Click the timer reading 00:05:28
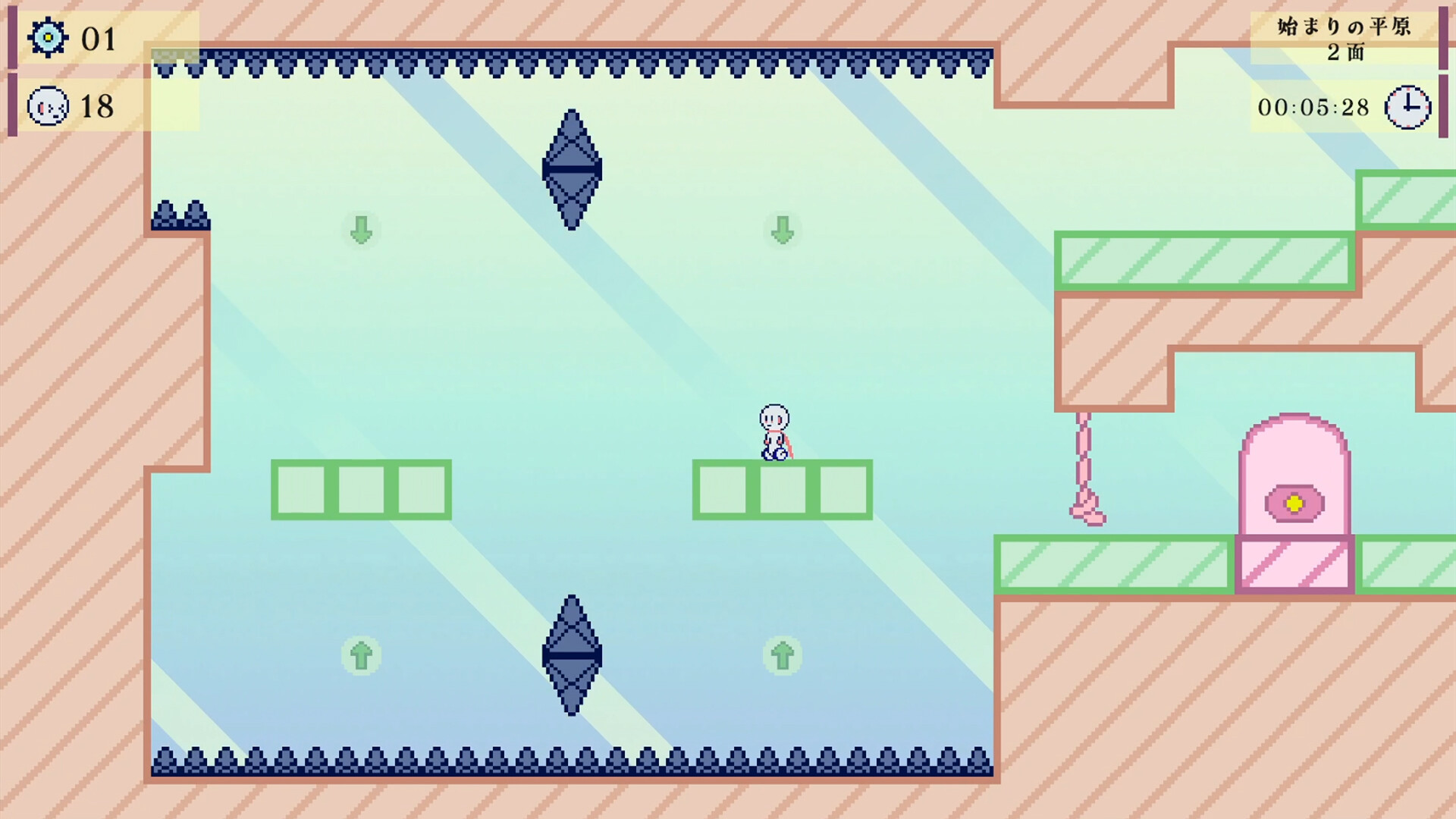1456x819 pixels. [x=1316, y=108]
